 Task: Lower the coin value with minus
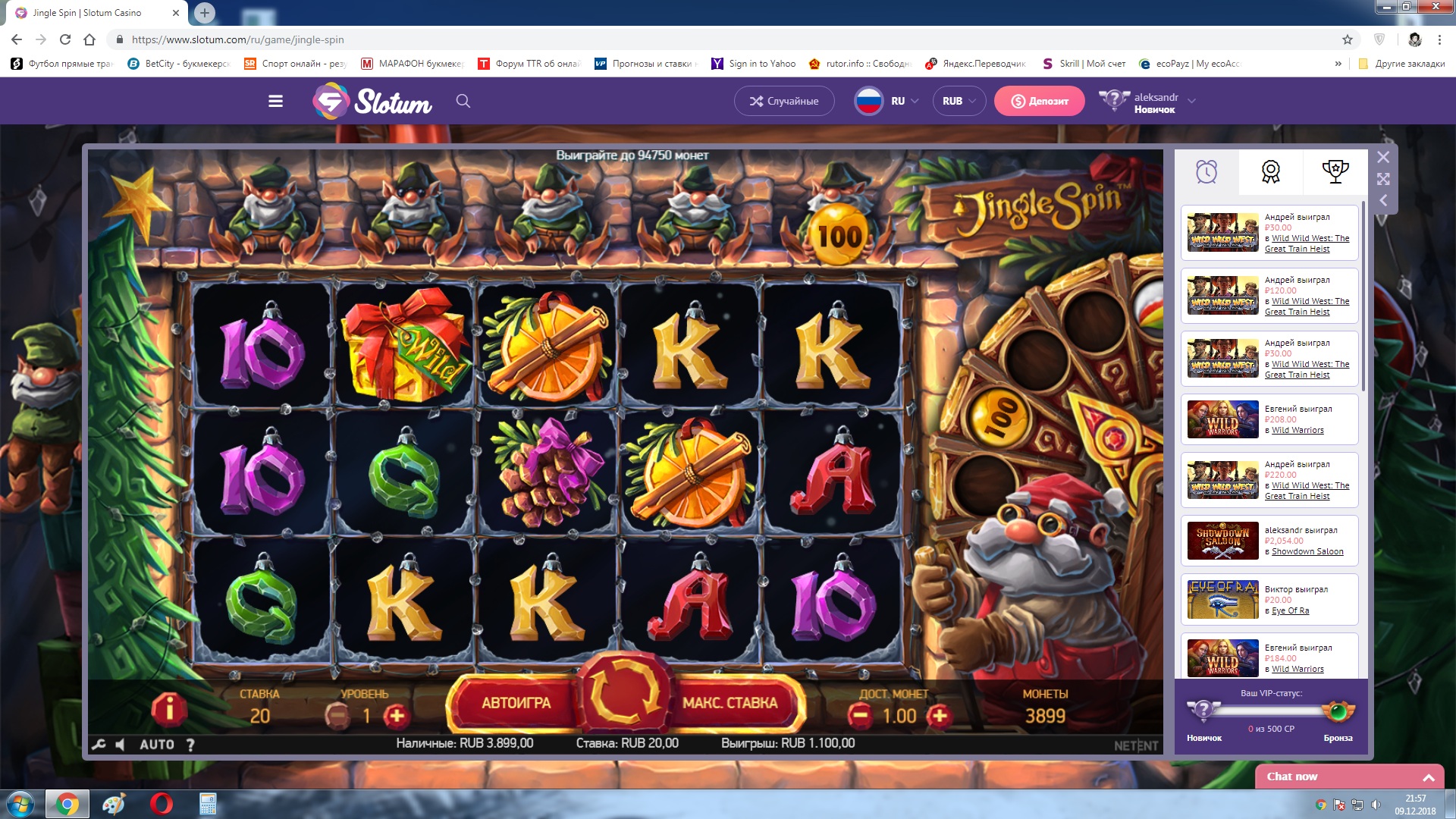pos(859,715)
